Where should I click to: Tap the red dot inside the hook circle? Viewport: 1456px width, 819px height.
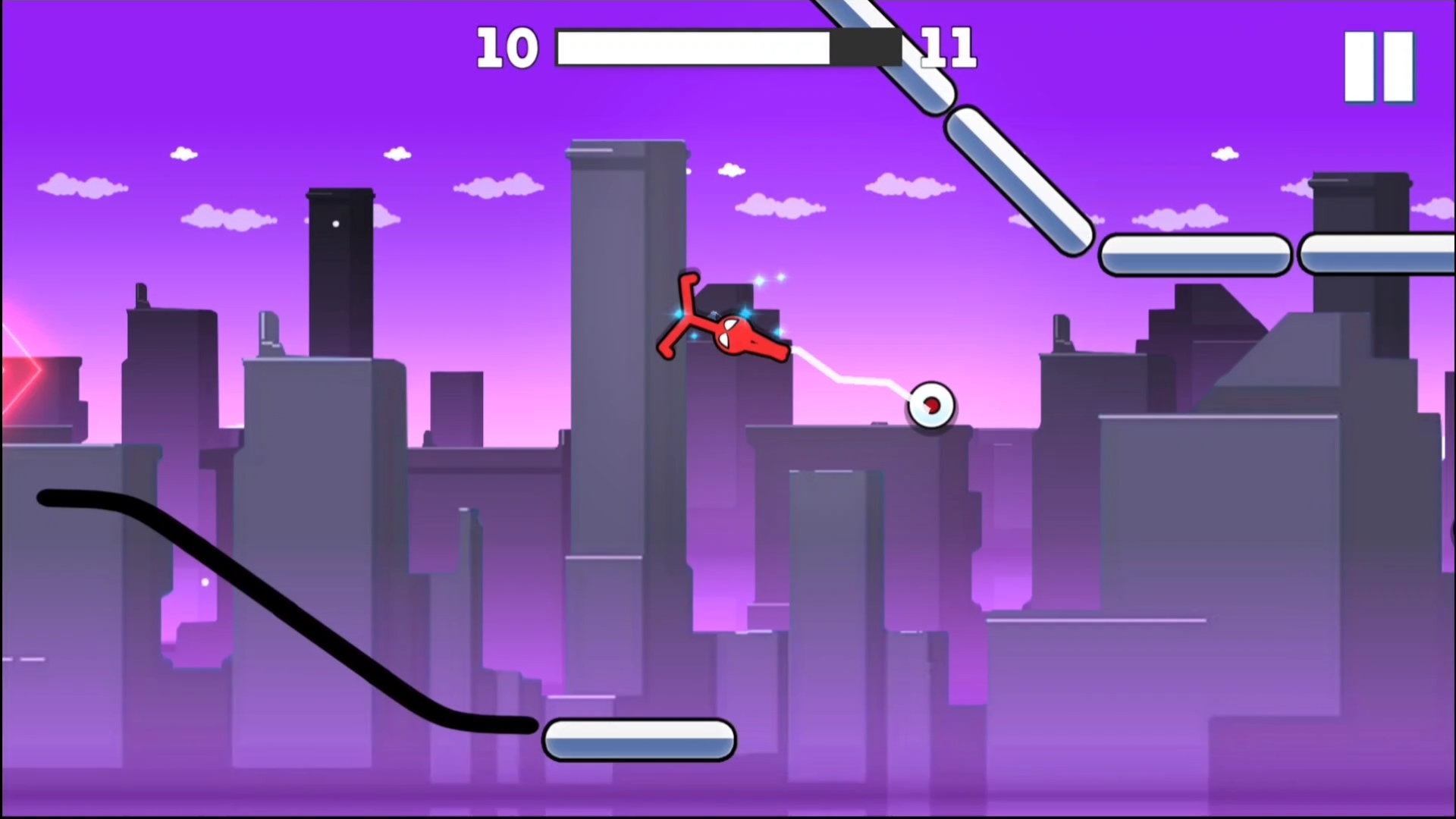(x=931, y=405)
